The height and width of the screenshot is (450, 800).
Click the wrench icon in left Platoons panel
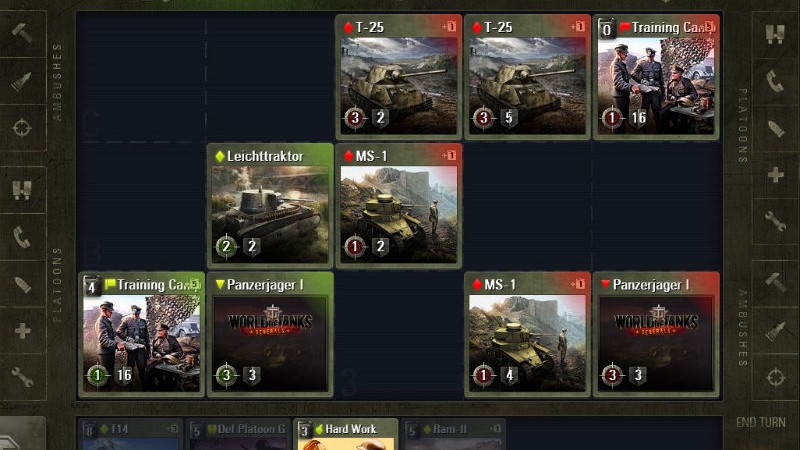click(x=22, y=377)
